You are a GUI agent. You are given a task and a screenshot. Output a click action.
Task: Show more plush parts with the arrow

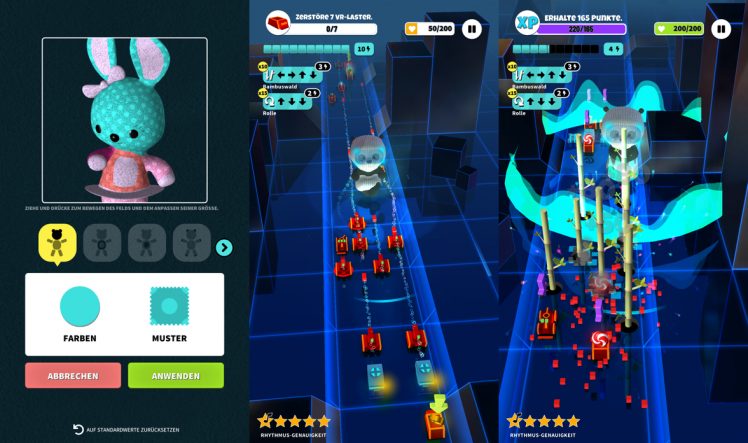(224, 248)
